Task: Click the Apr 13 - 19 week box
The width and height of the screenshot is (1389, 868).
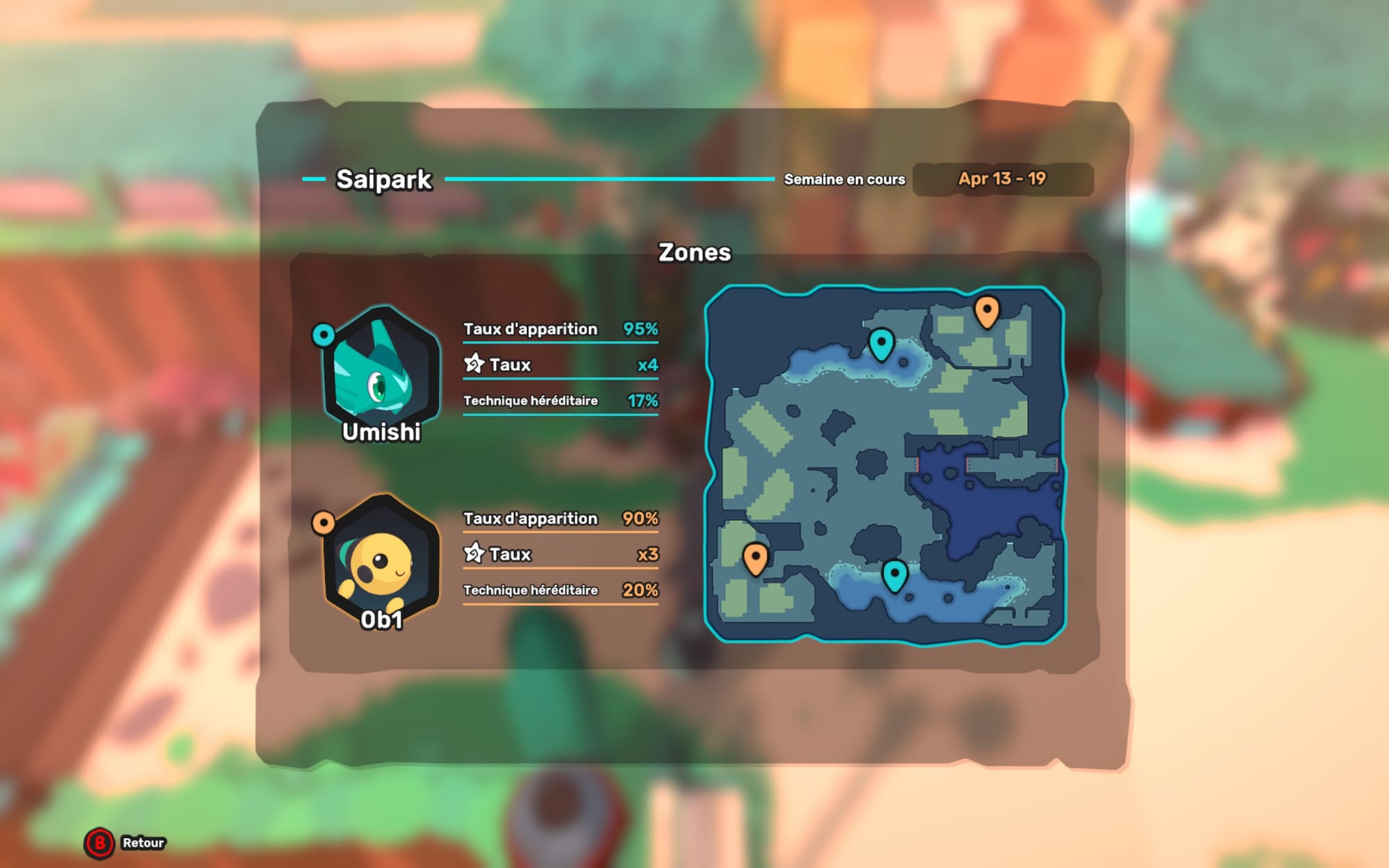Action: pos(1002,179)
